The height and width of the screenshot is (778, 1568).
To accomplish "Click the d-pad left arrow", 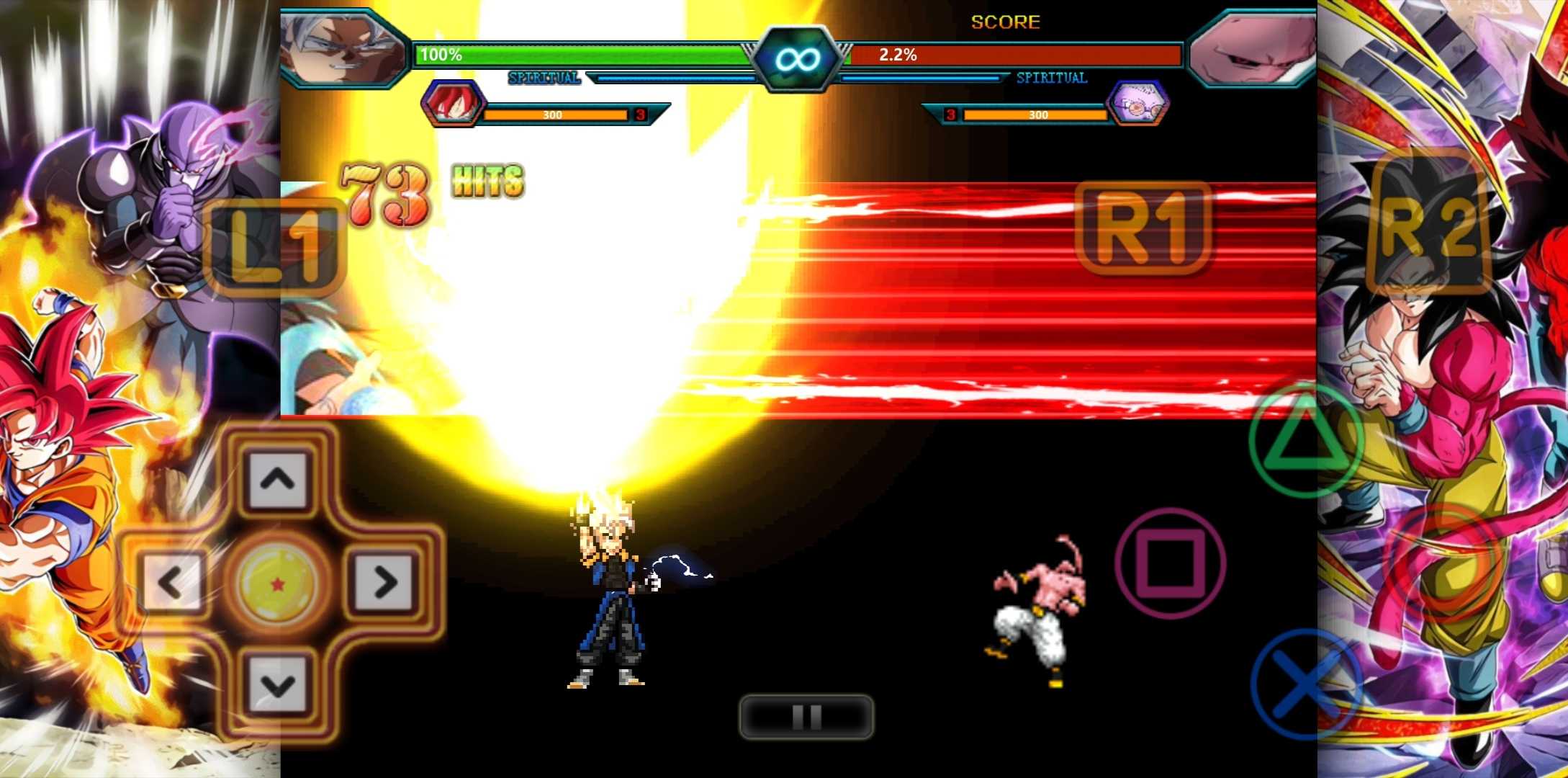I will 171,582.
